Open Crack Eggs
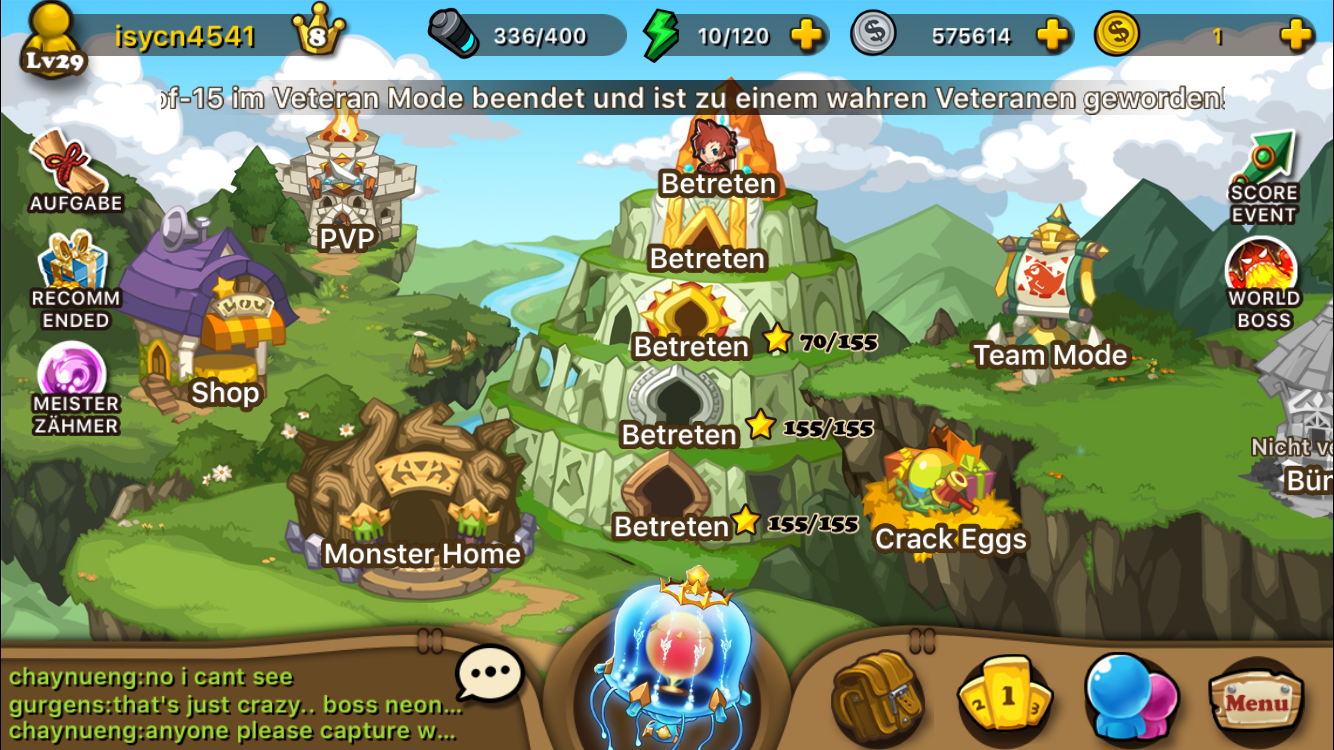 pyautogui.click(x=950, y=490)
